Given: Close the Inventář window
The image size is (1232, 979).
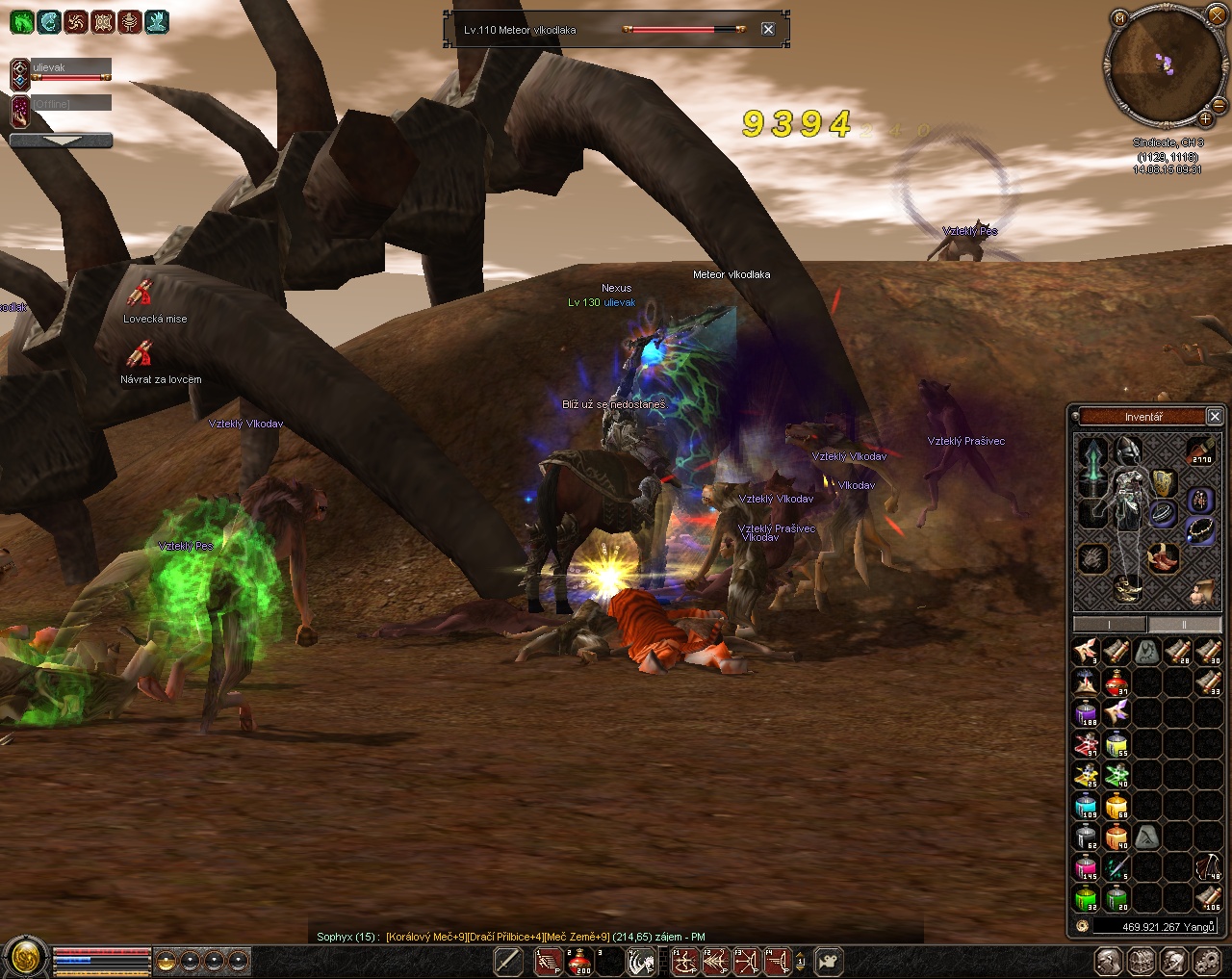Looking at the screenshot, I should pos(1215,416).
